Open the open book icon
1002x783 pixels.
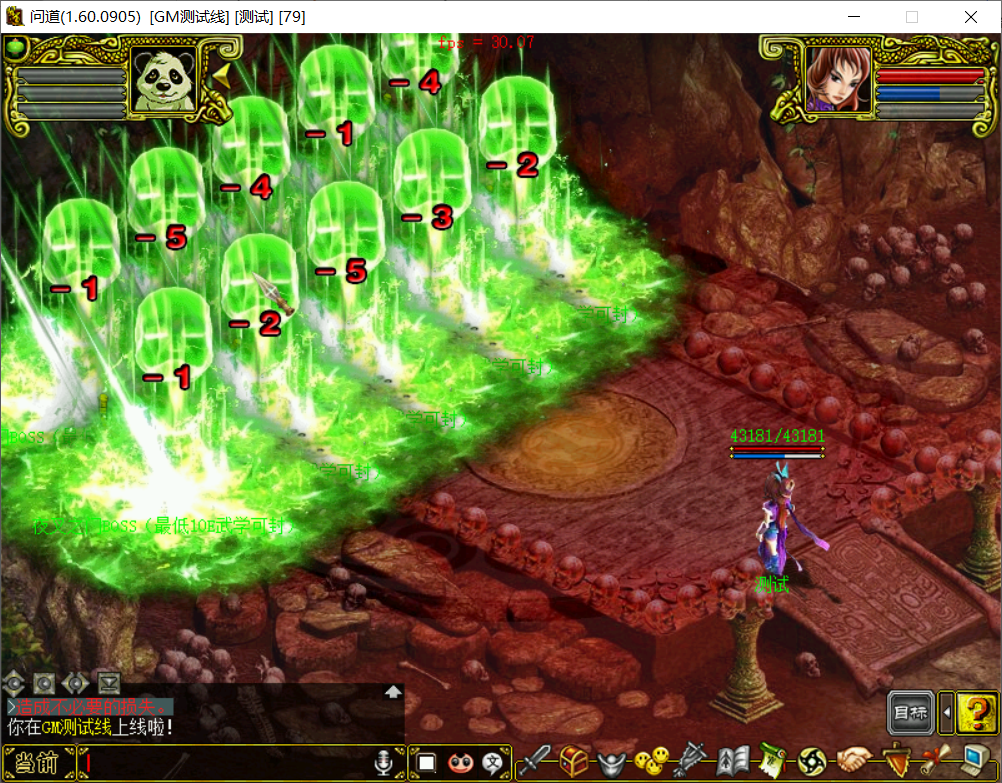point(734,762)
